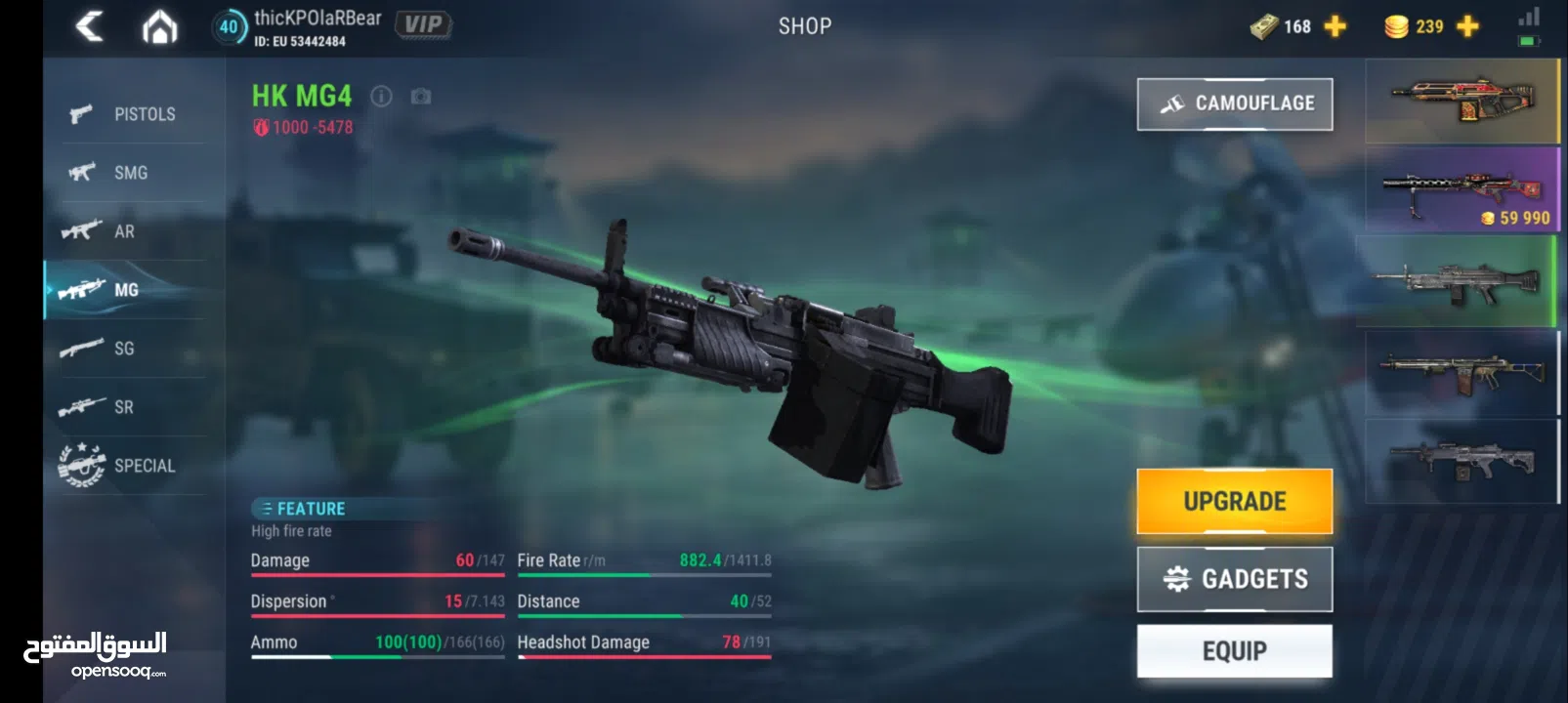Open the CAMOUFLAGE options
This screenshot has height=703, width=1568.
pyautogui.click(x=1234, y=103)
